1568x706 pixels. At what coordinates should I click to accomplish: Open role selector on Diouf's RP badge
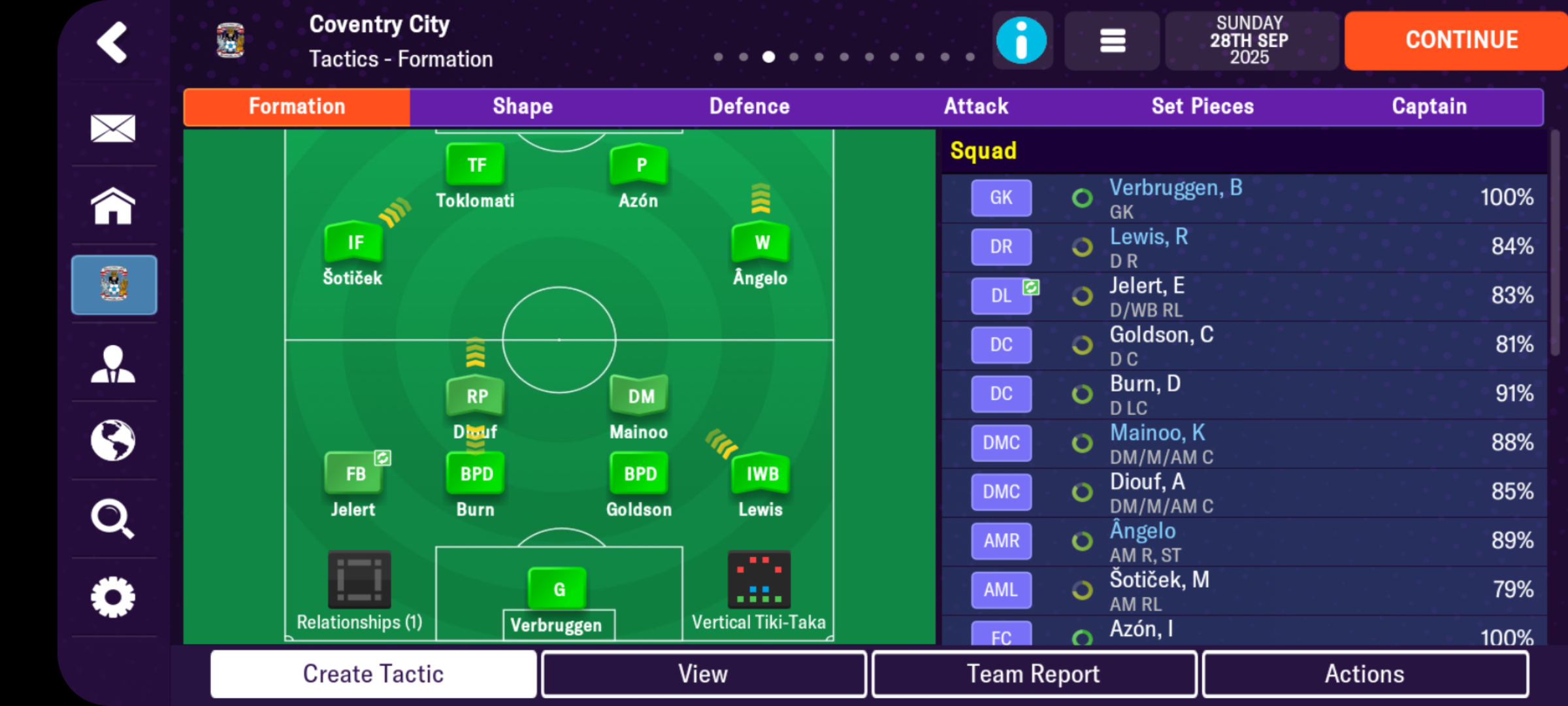(475, 395)
